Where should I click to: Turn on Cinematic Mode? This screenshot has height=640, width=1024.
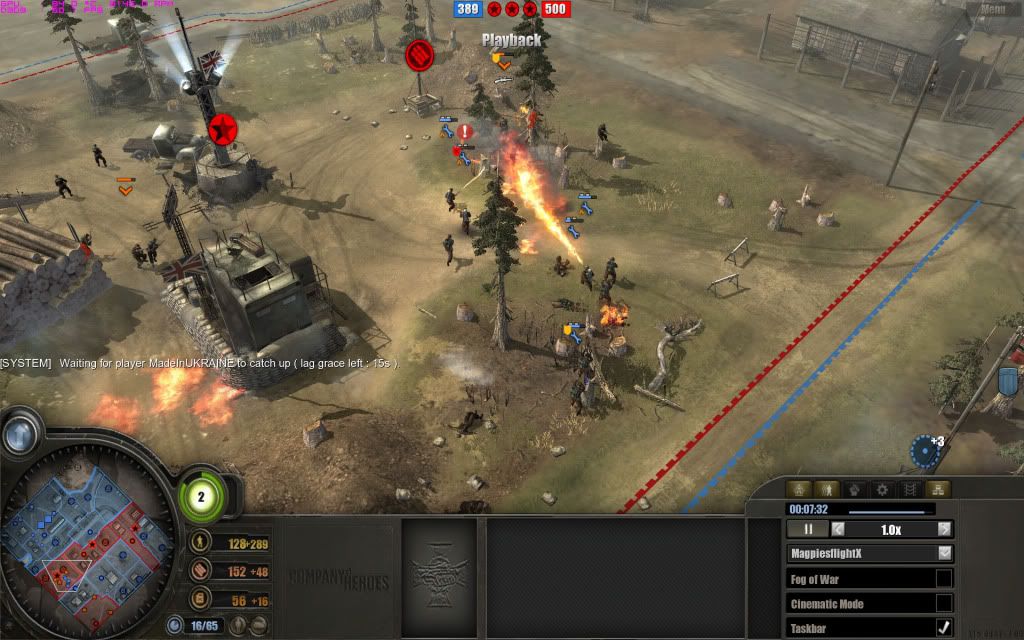[944, 603]
